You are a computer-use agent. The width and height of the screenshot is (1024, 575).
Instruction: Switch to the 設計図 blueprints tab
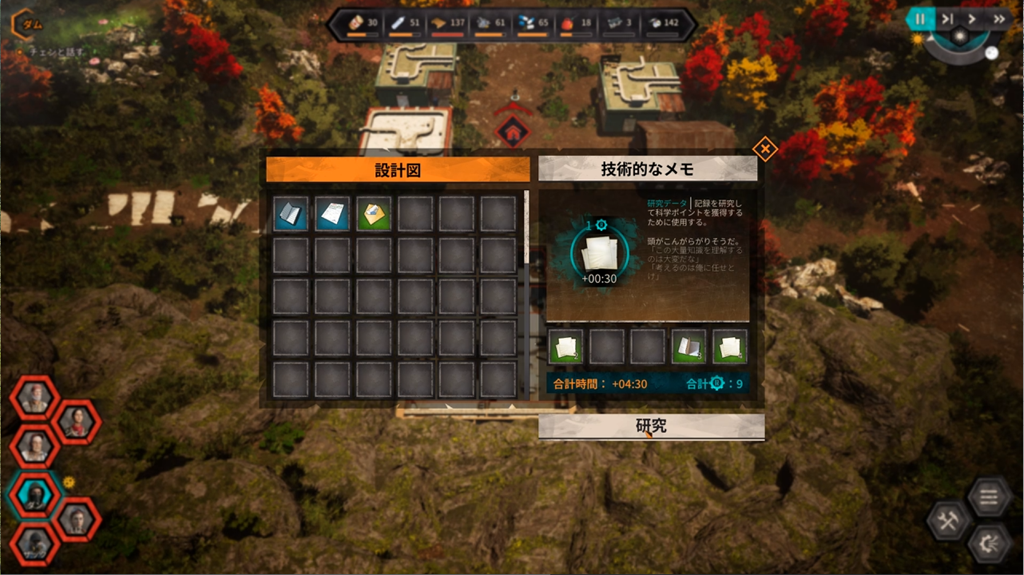(x=397, y=170)
